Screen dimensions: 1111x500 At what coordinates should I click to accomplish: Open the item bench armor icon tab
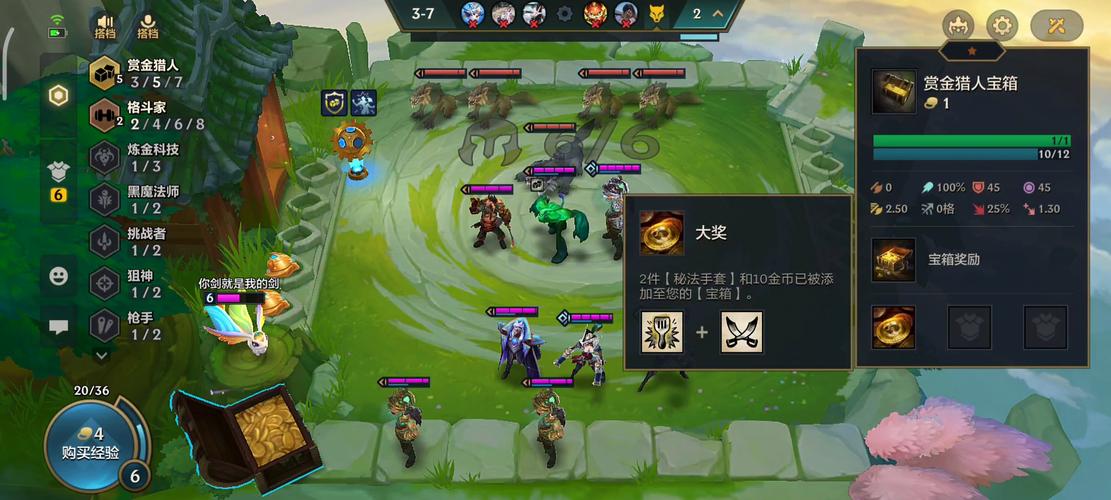(59, 174)
